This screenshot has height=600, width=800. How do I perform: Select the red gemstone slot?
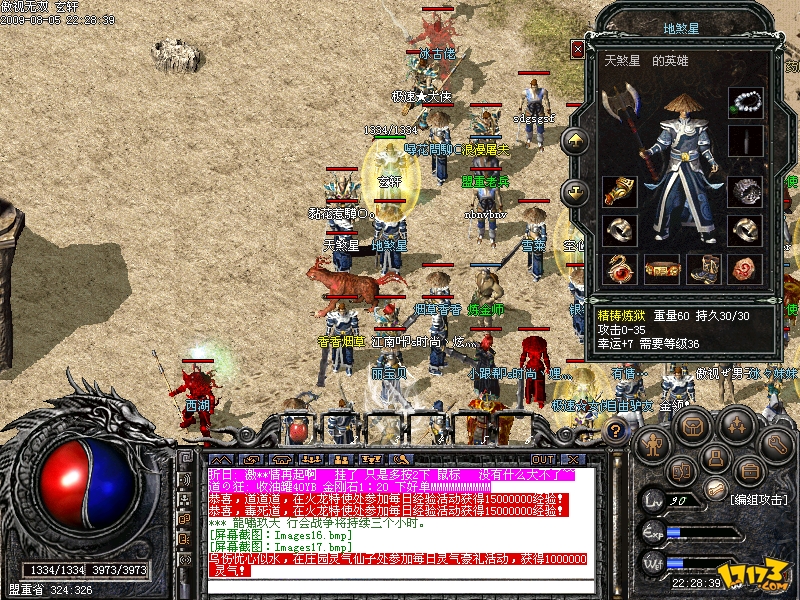pos(742,268)
